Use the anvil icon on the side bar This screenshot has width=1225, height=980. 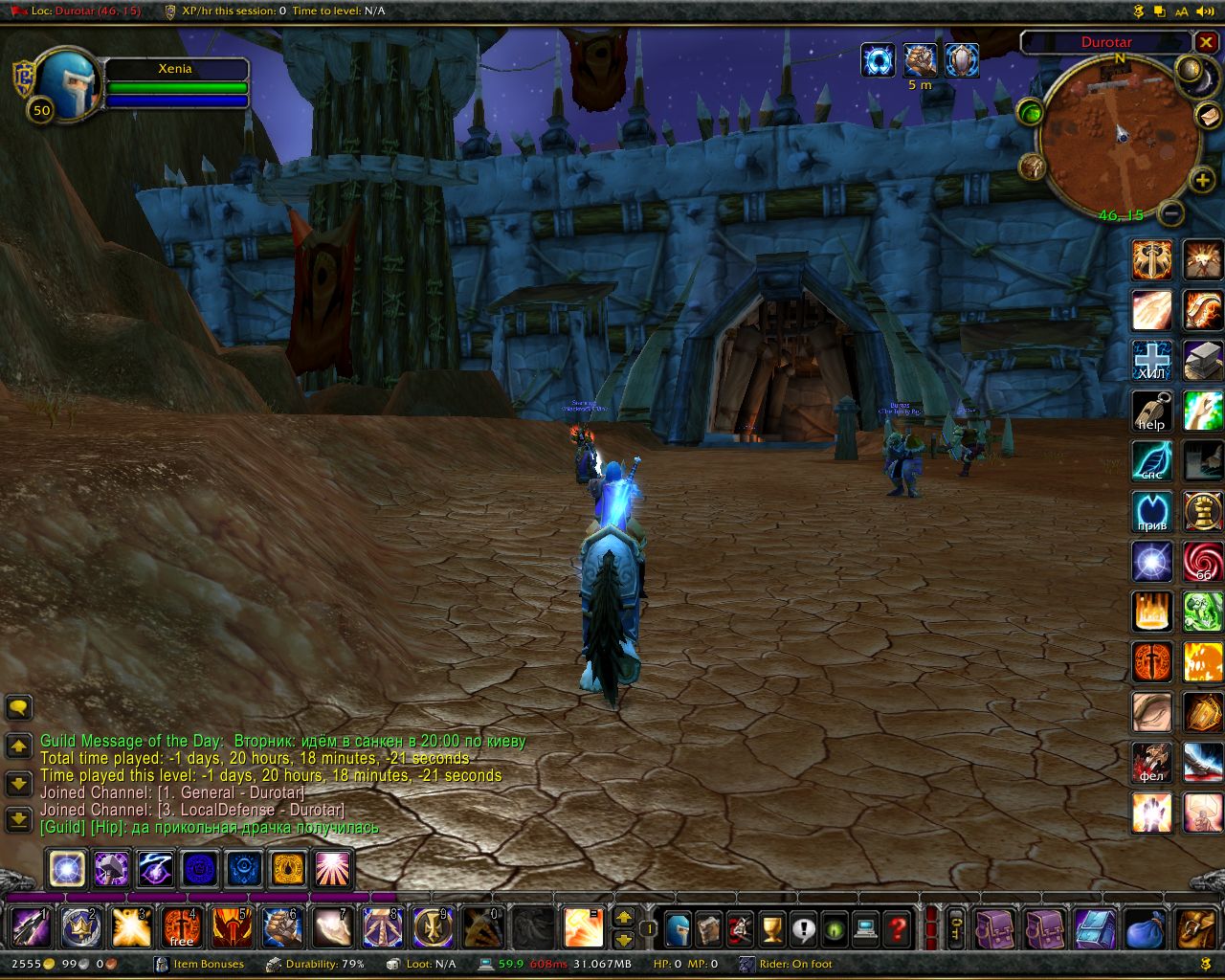click(1202, 361)
